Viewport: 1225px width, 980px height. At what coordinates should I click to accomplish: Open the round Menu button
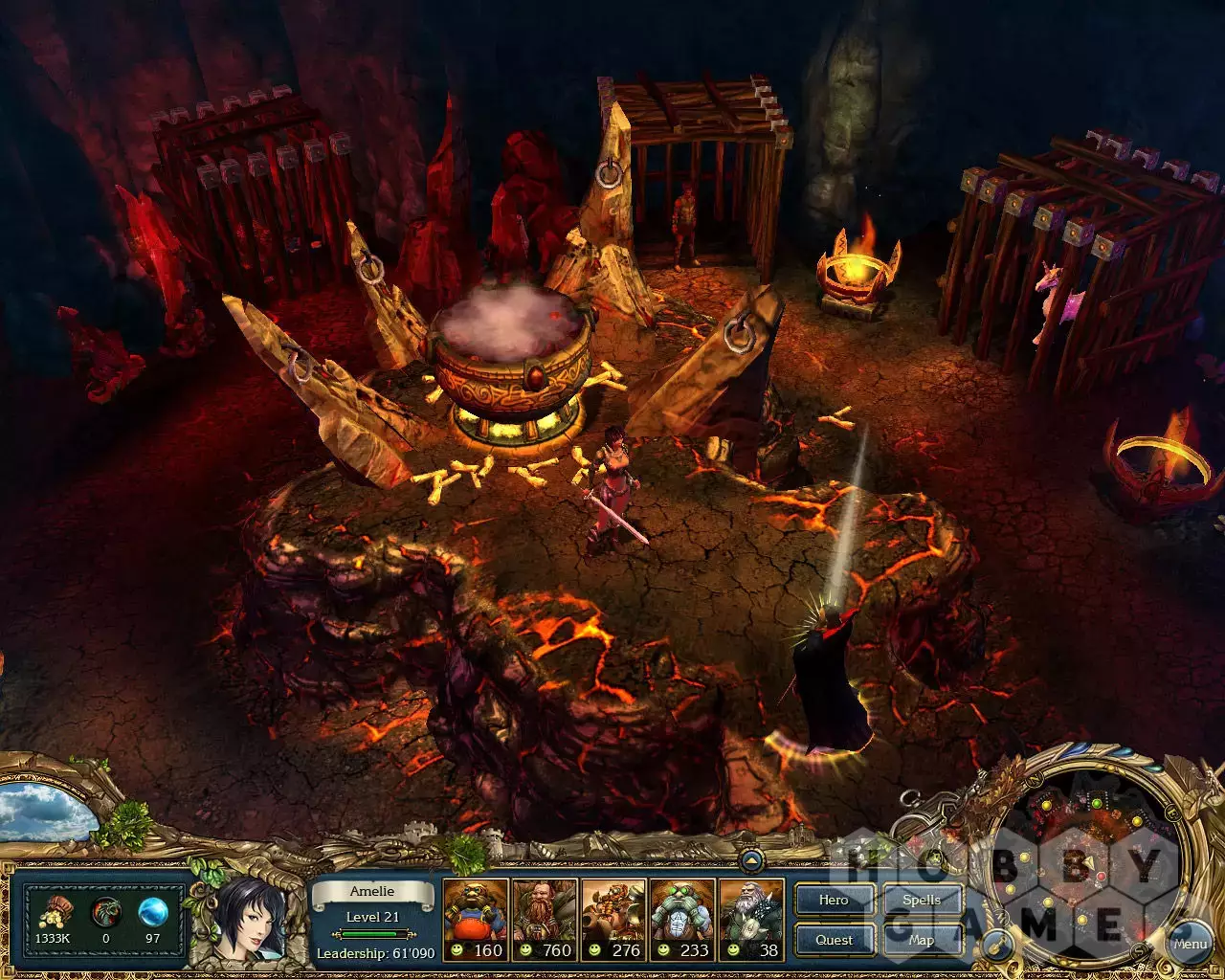(1190, 944)
